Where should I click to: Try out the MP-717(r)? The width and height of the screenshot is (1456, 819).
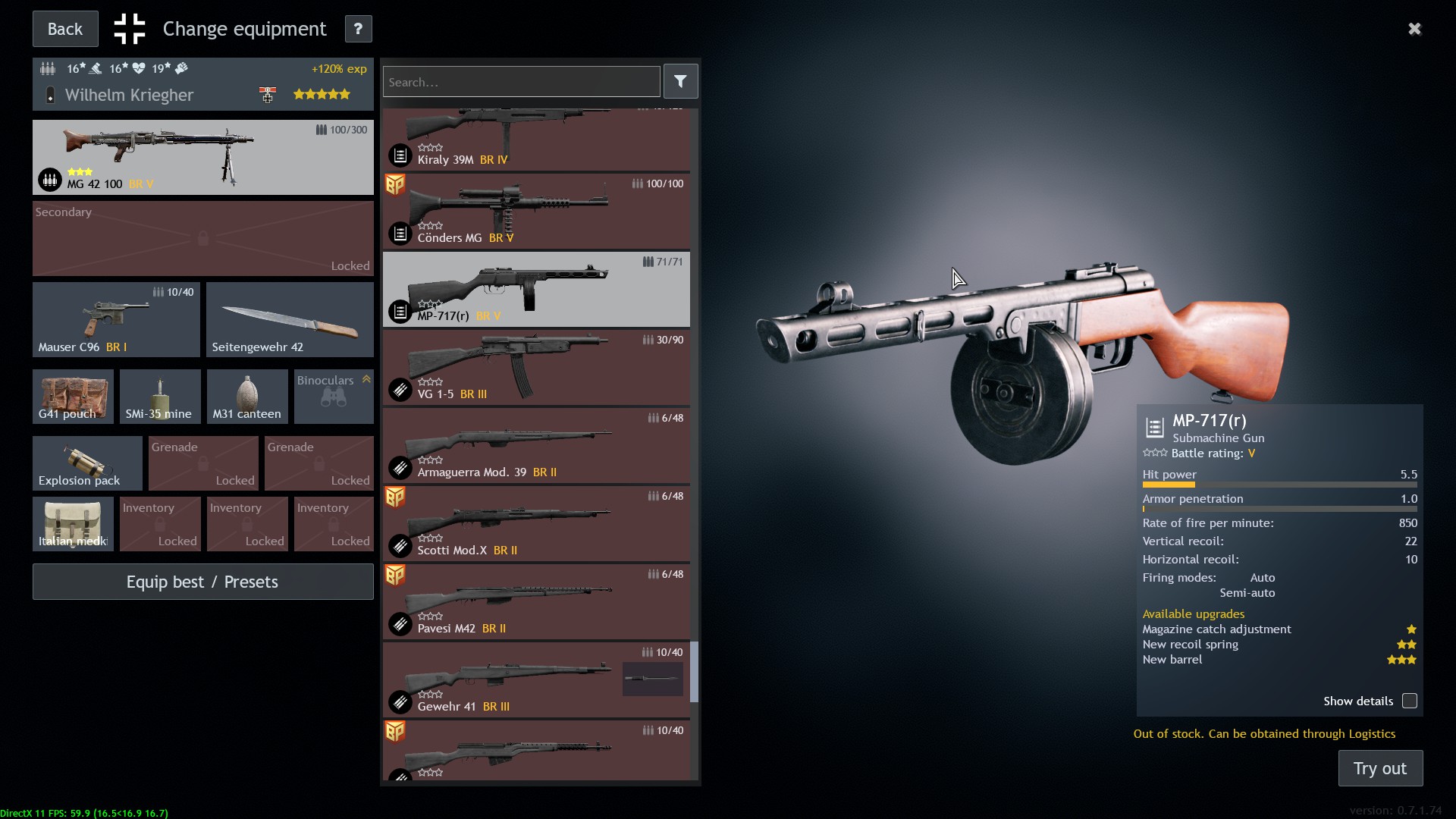pos(1379,768)
